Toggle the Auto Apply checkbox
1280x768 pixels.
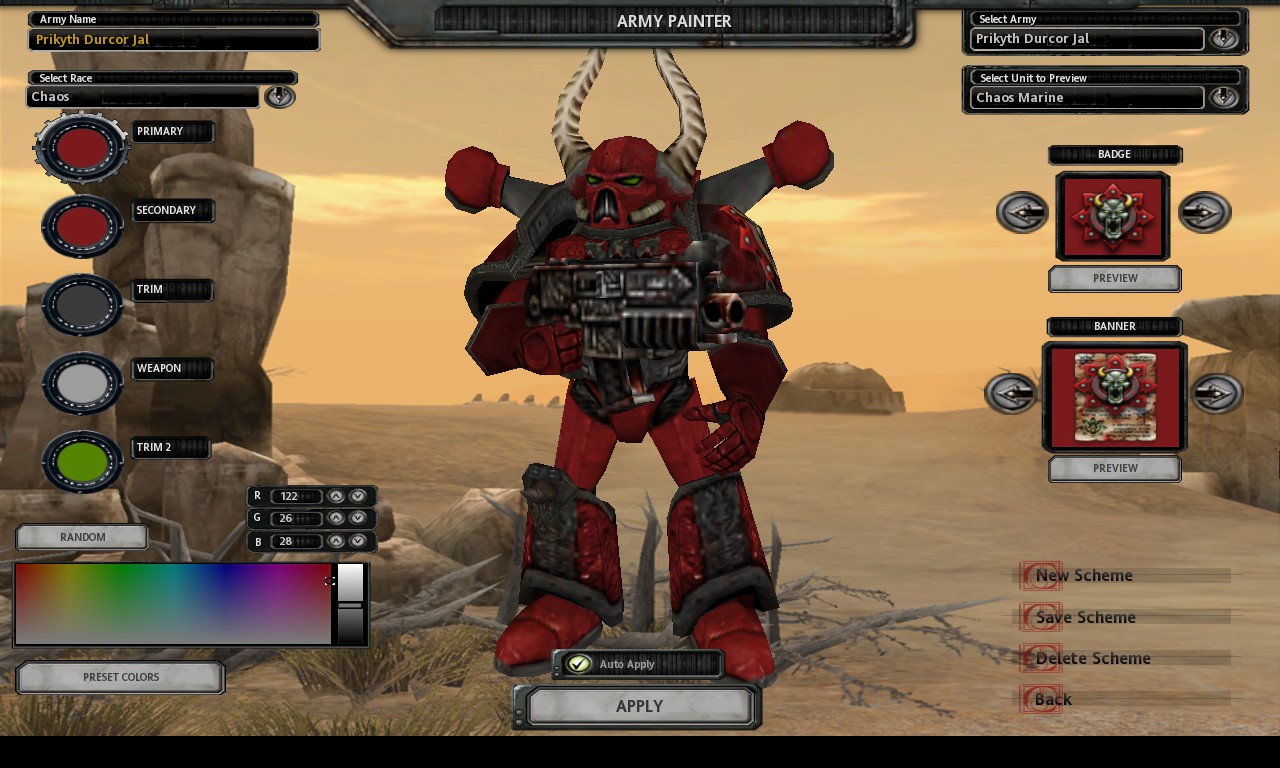tap(579, 664)
